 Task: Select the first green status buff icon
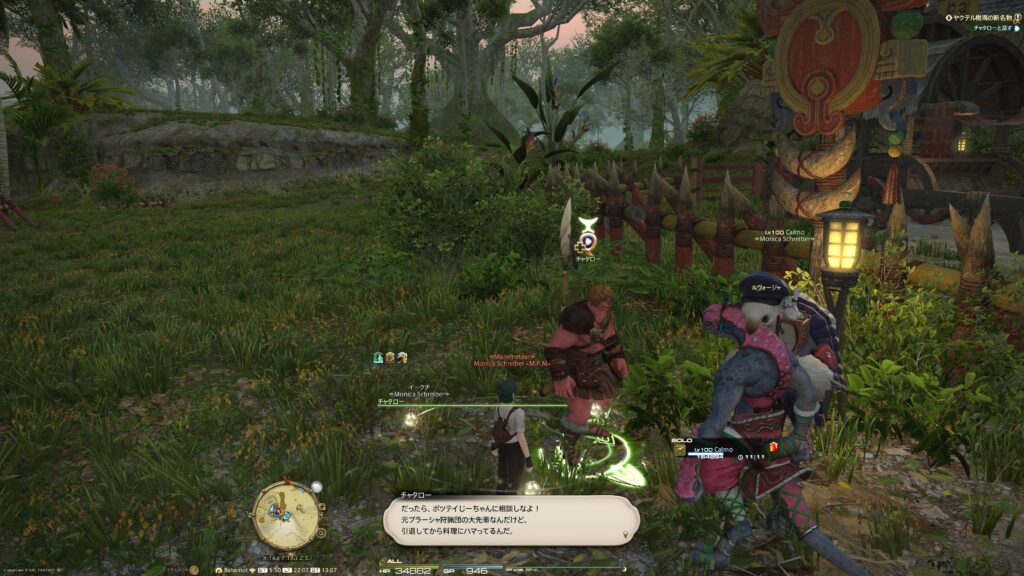379,357
